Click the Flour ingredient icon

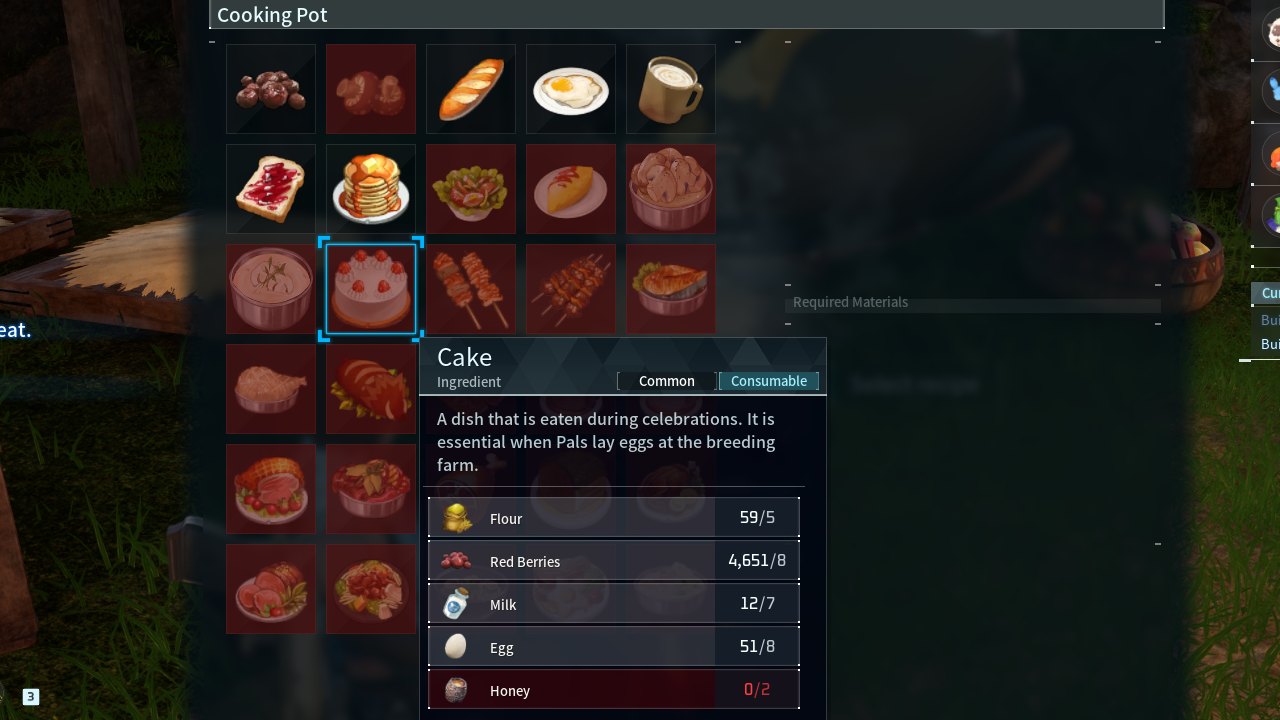click(456, 518)
